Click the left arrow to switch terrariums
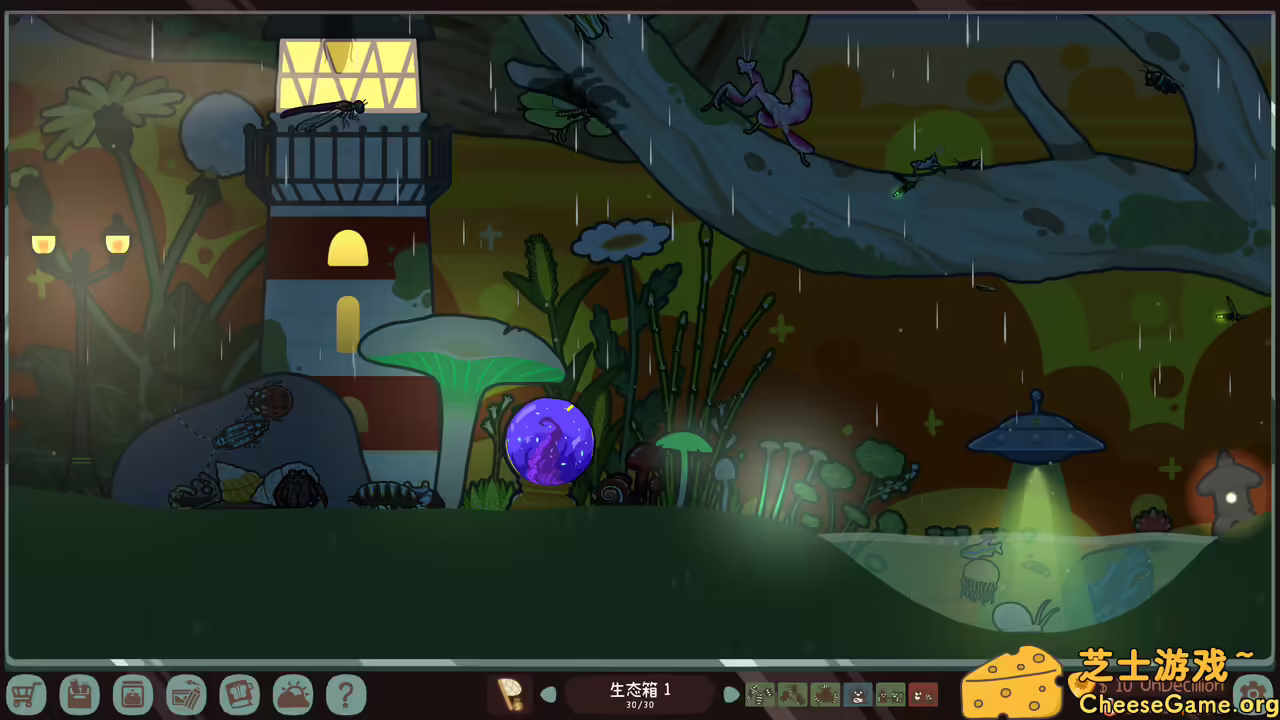 click(x=549, y=693)
